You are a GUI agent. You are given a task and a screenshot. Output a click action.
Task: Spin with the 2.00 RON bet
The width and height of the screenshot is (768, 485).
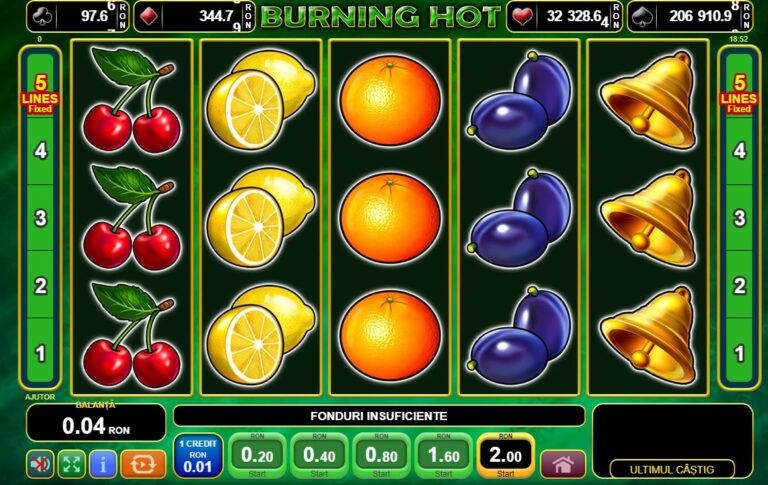point(505,456)
